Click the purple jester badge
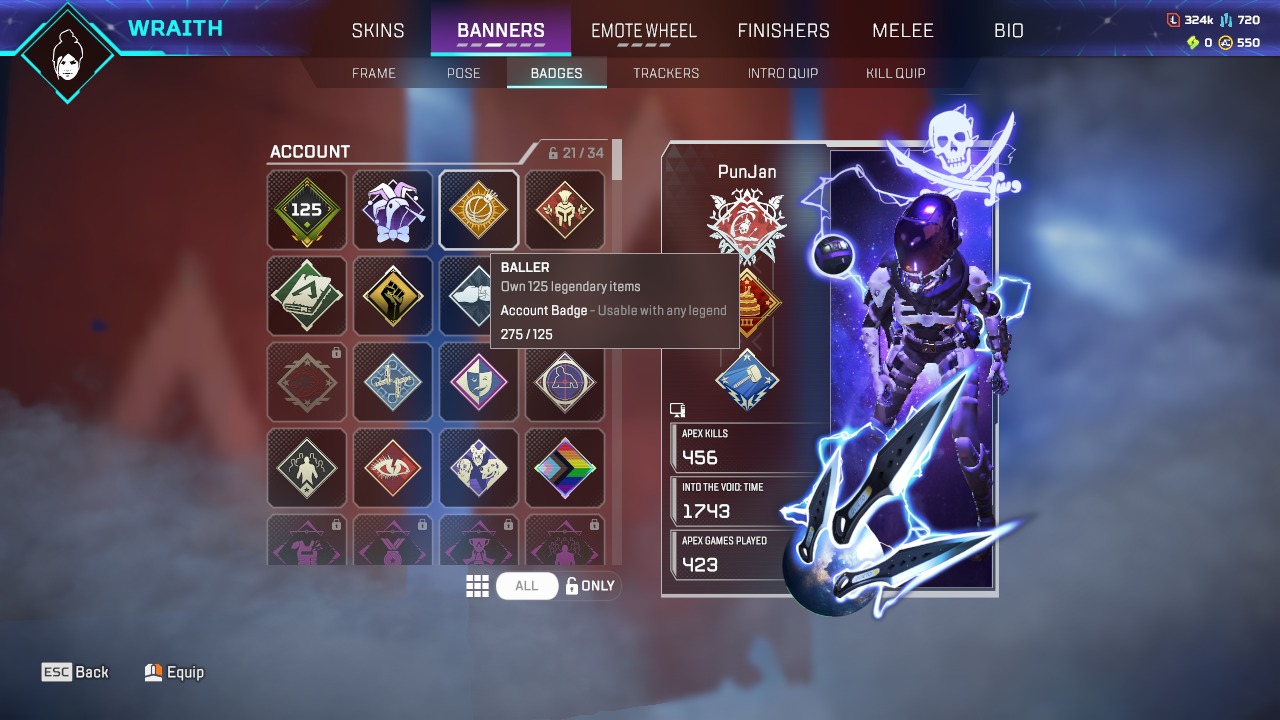 click(392, 210)
